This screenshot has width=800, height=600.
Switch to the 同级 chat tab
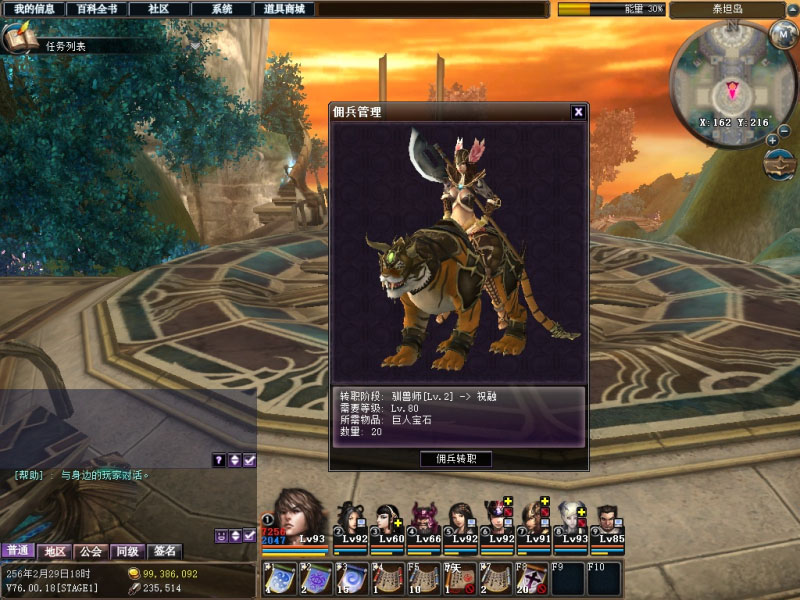coord(127,551)
